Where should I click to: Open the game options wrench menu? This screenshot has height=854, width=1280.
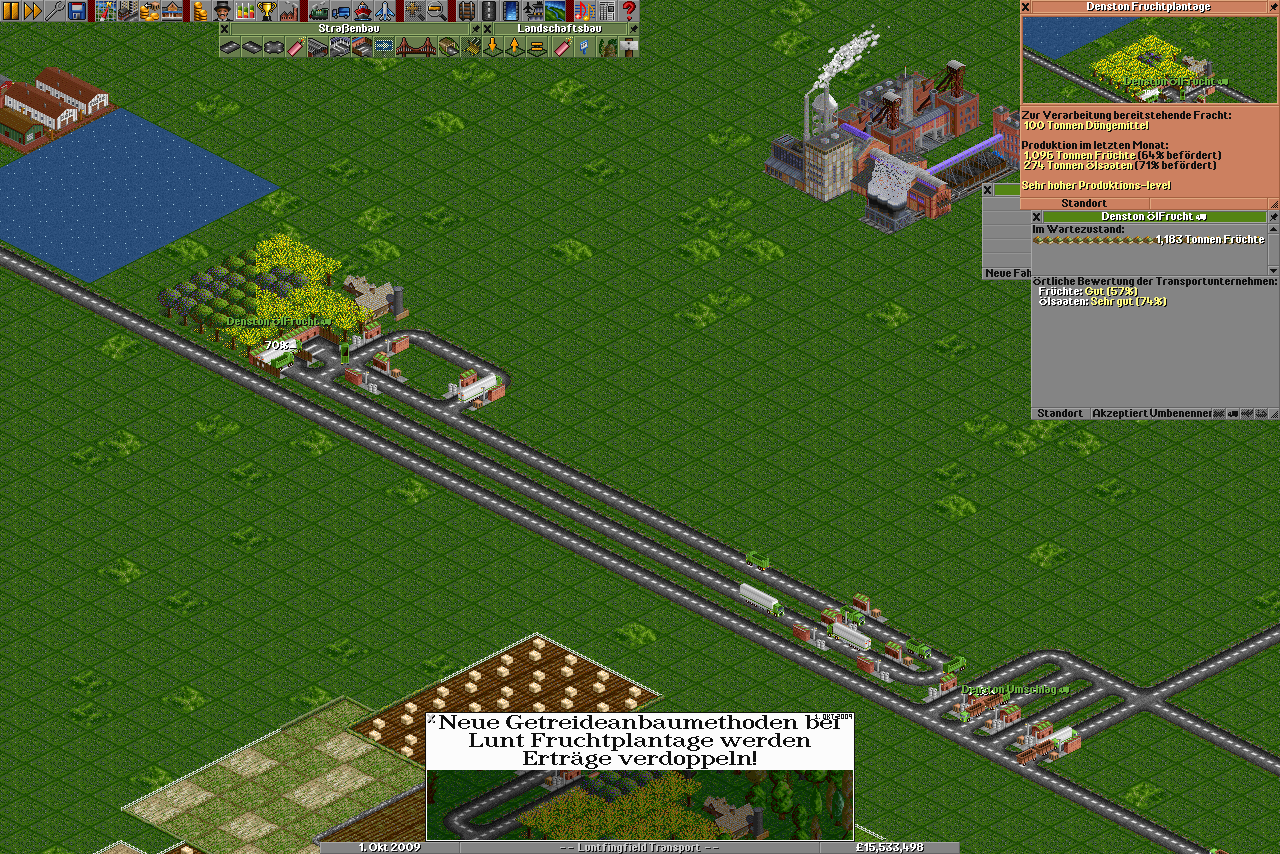55,11
